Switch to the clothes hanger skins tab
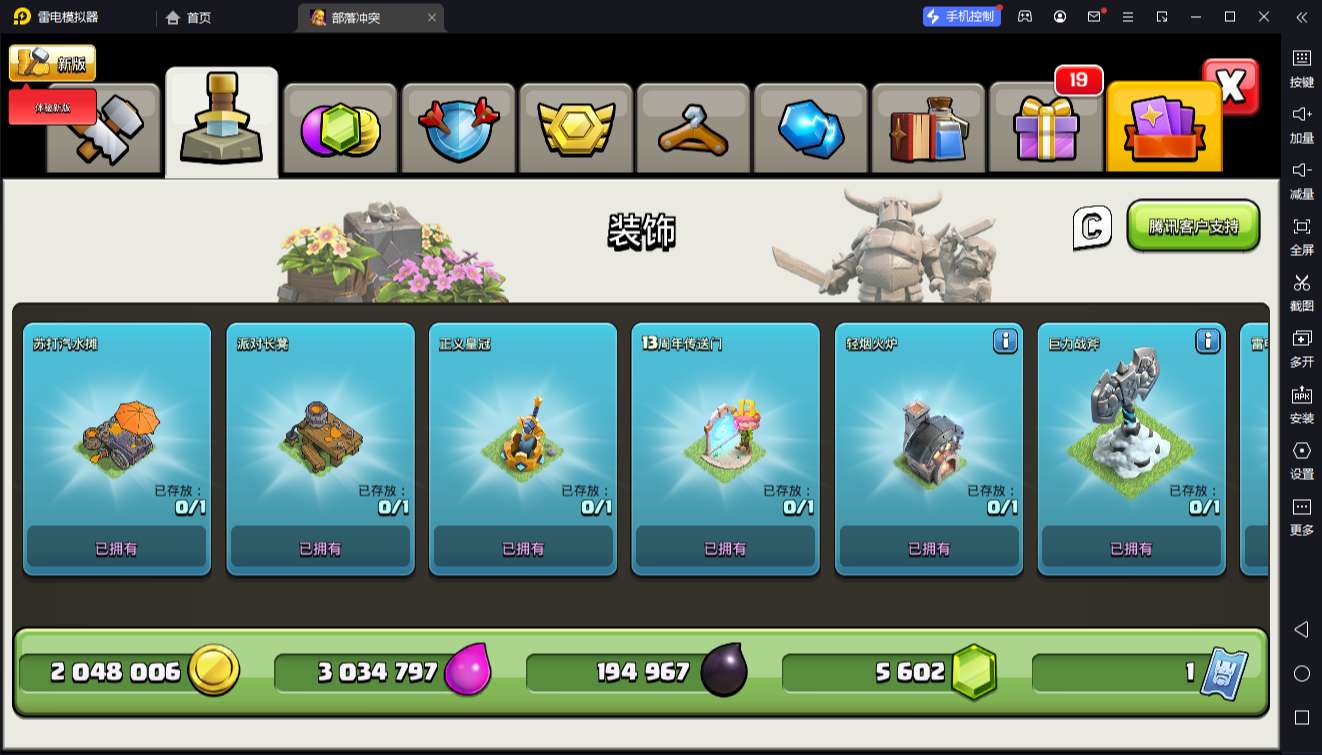 pos(693,130)
